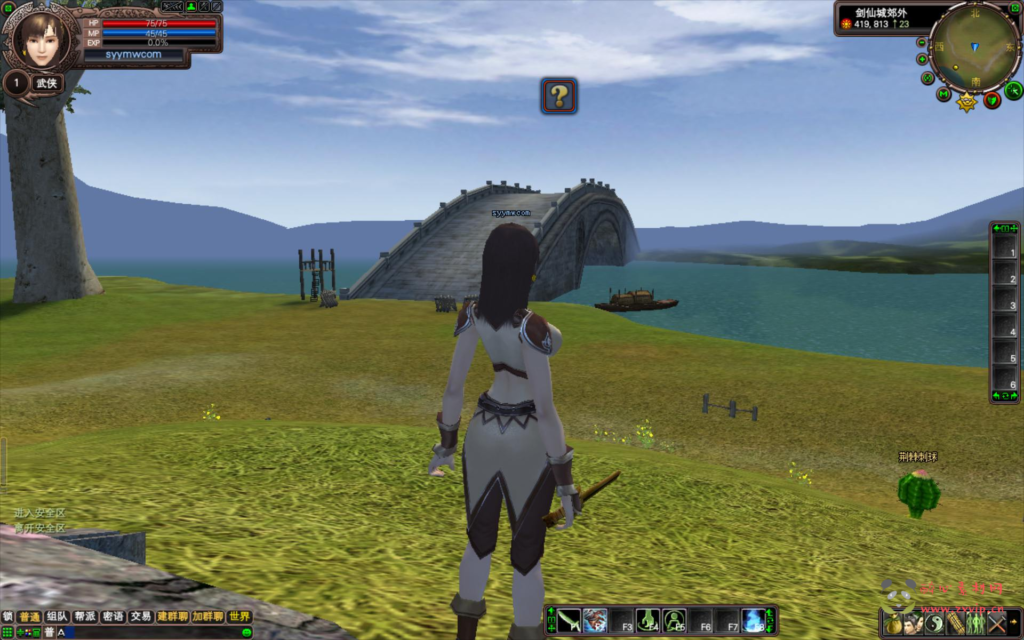Switch to the 世界 world channel

click(x=239, y=617)
